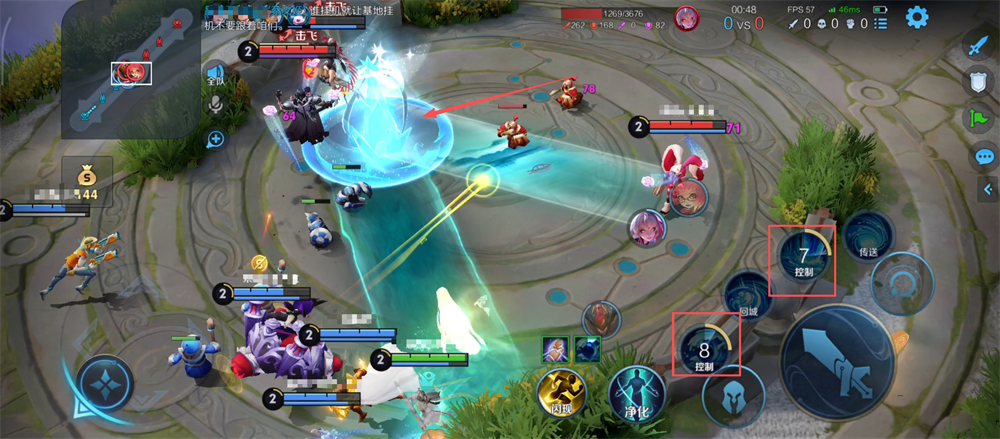The width and height of the screenshot is (1000, 439).
Task: Use the 闪现 flash spell
Action: pos(560,390)
